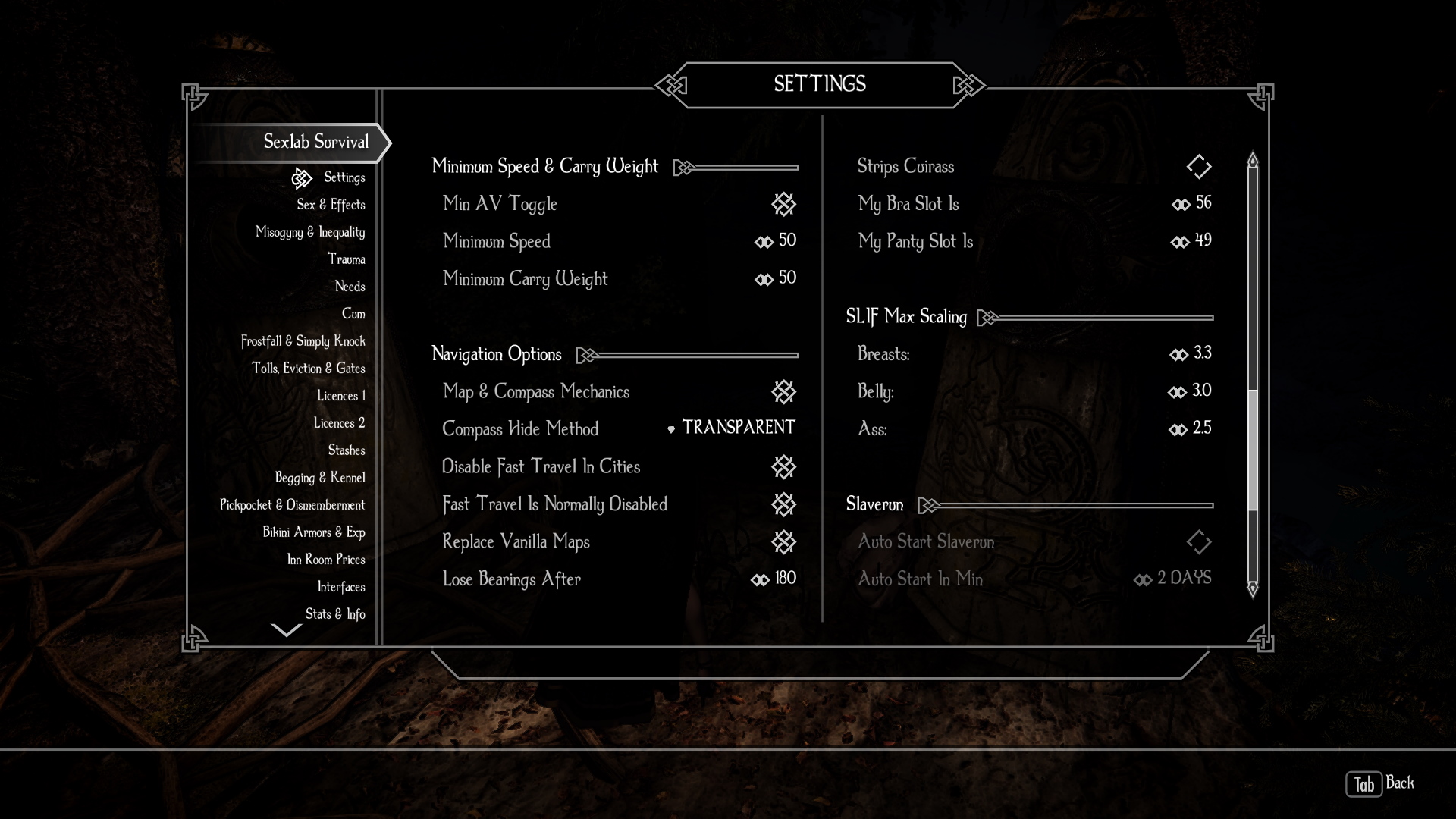Image resolution: width=1456 pixels, height=819 pixels.
Task: Click the down arrow below the page list
Action: point(286,630)
